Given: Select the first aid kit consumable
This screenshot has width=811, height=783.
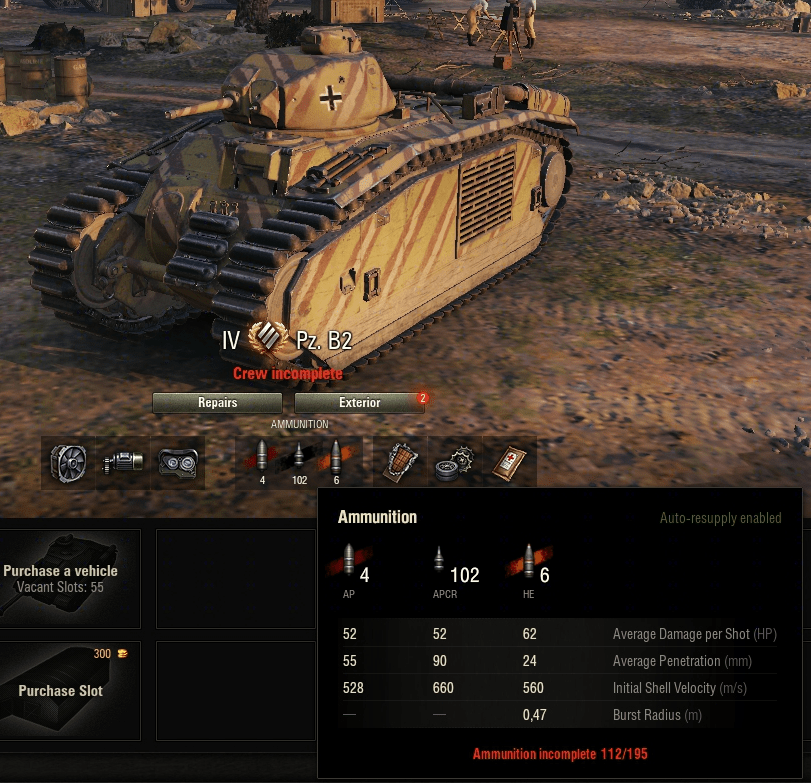Looking at the screenshot, I should click(509, 462).
